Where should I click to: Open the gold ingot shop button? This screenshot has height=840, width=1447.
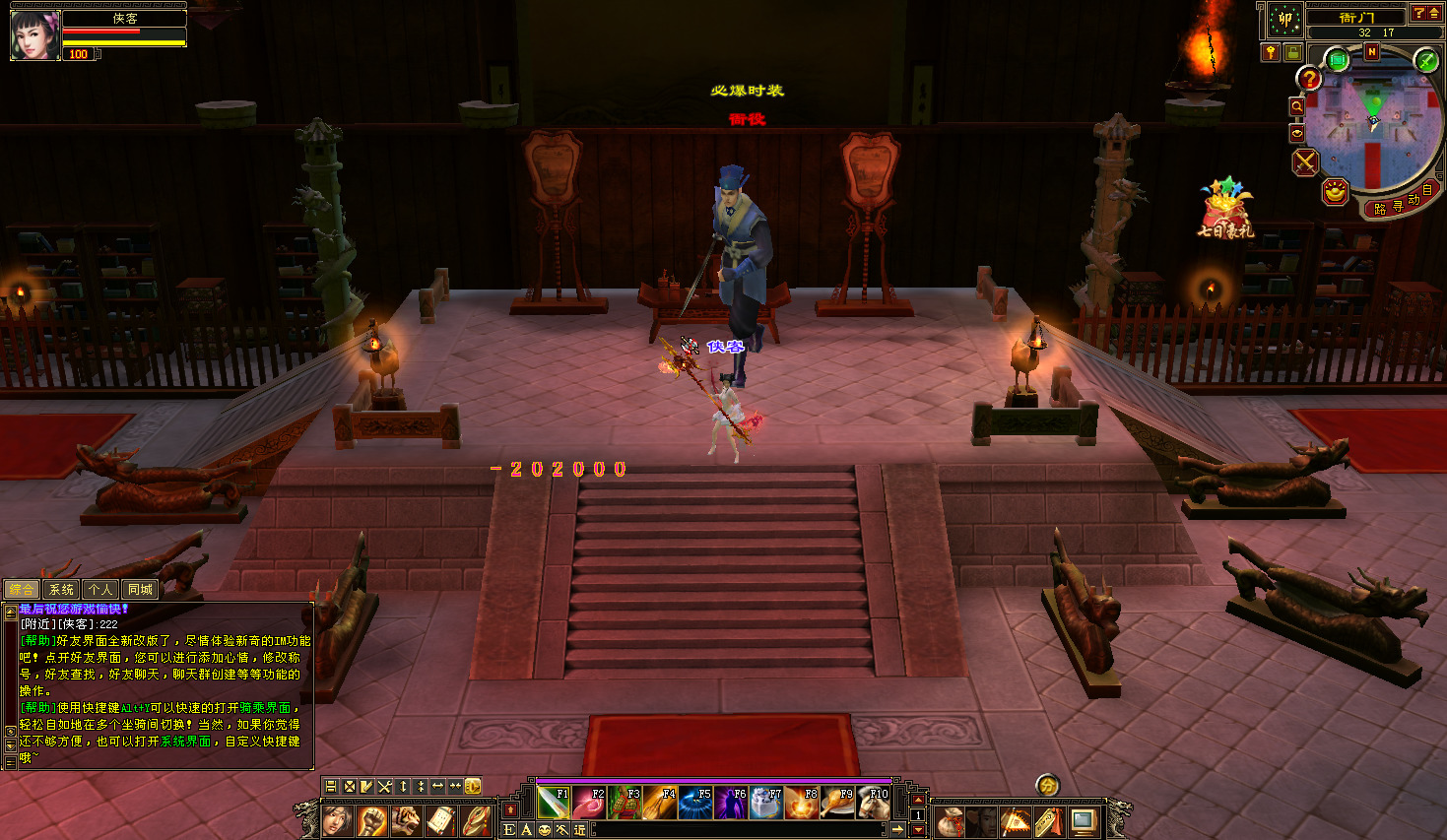coord(1335,191)
